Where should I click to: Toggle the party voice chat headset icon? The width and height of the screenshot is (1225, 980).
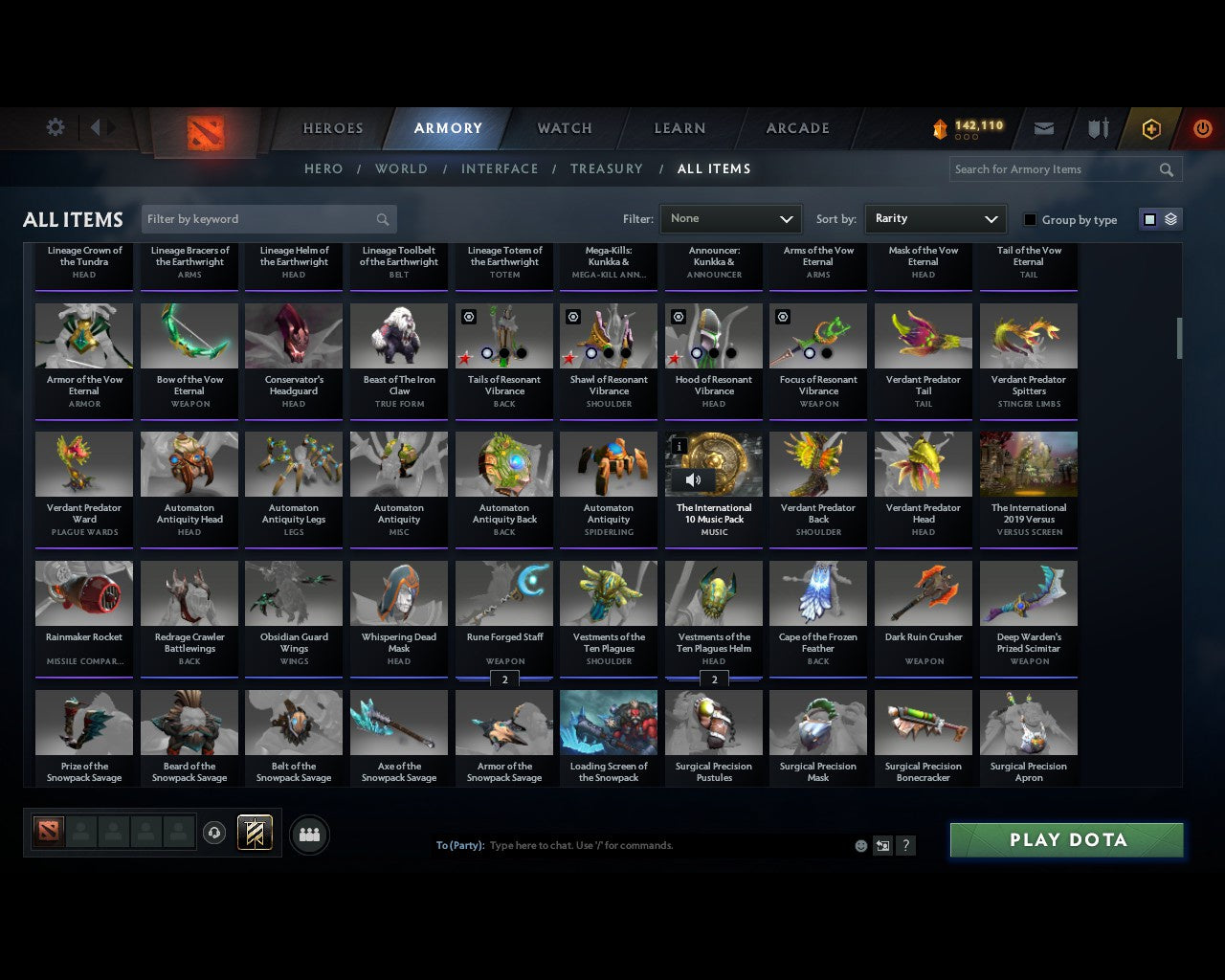coord(214,832)
